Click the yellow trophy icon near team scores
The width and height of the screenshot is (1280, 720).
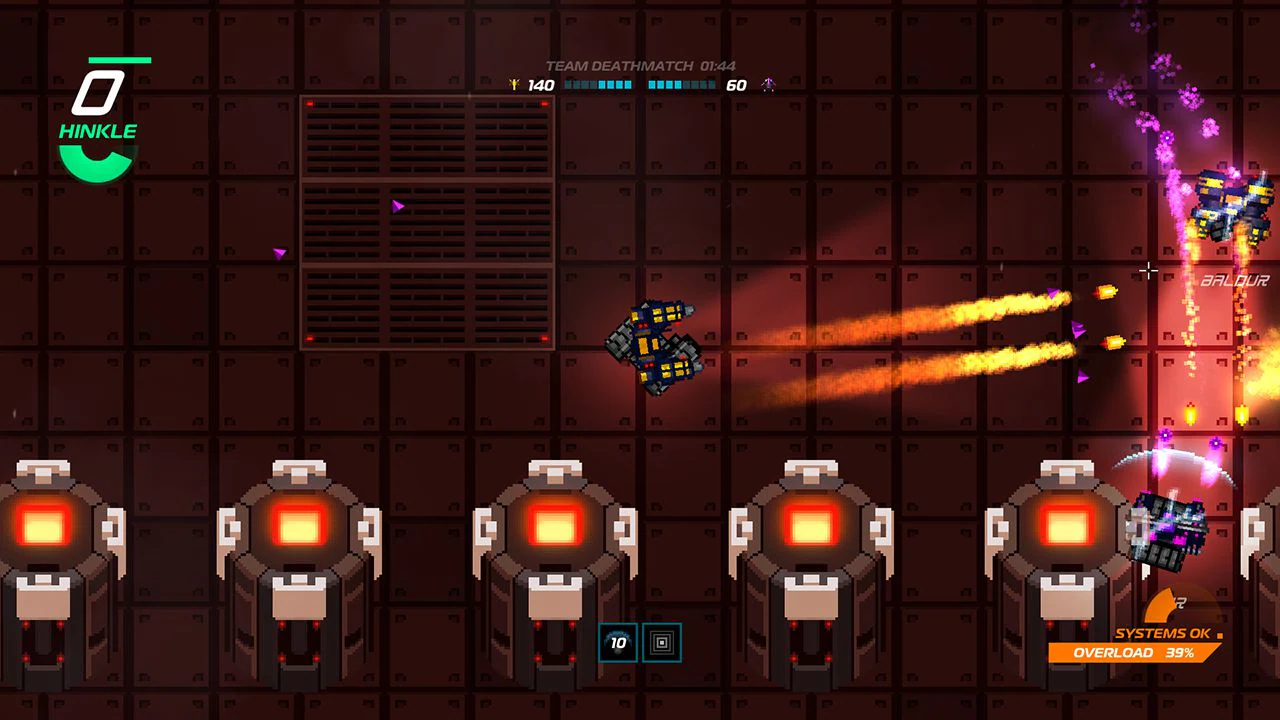click(x=515, y=84)
